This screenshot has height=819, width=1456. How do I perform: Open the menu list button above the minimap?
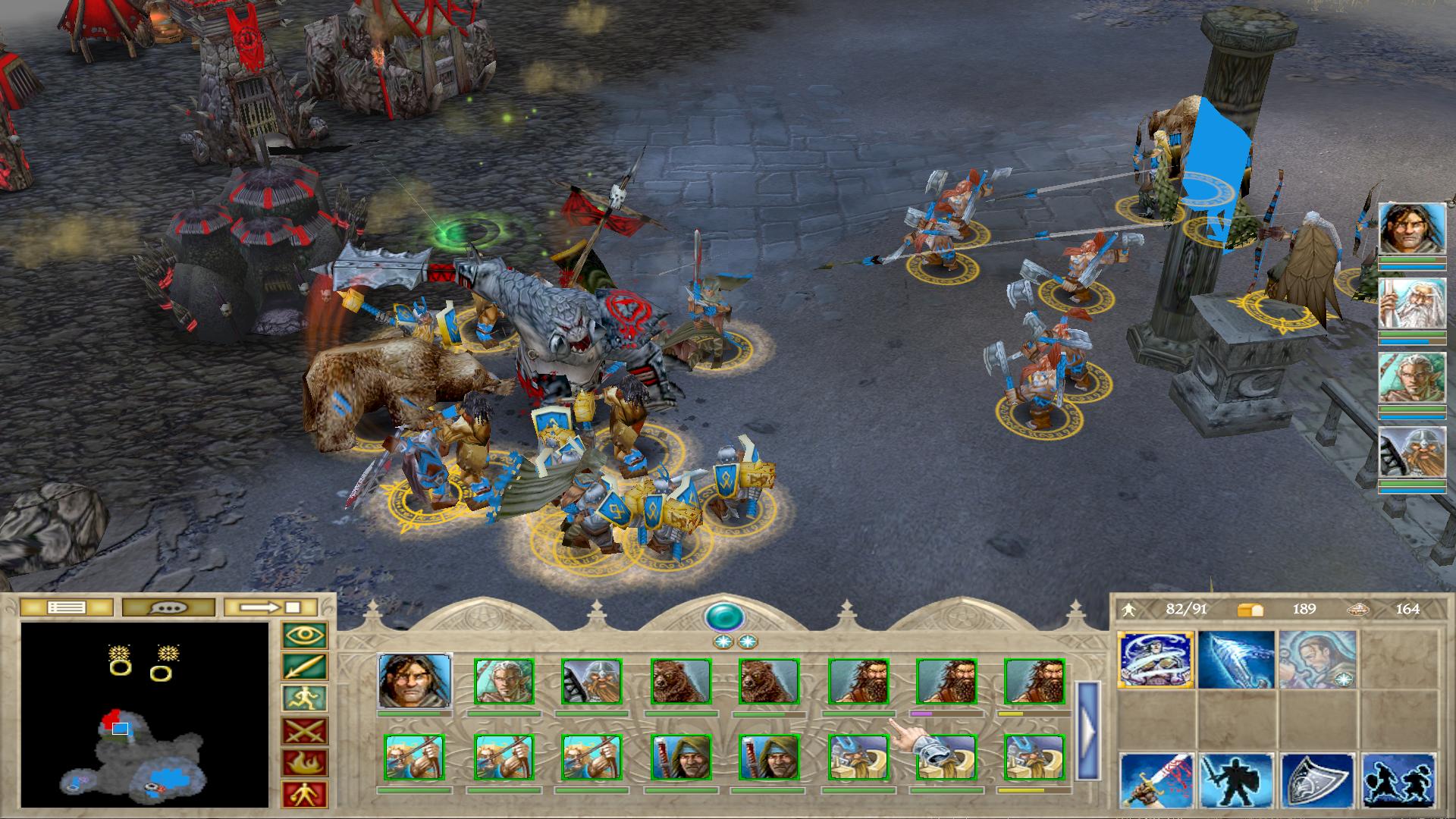pos(66,607)
